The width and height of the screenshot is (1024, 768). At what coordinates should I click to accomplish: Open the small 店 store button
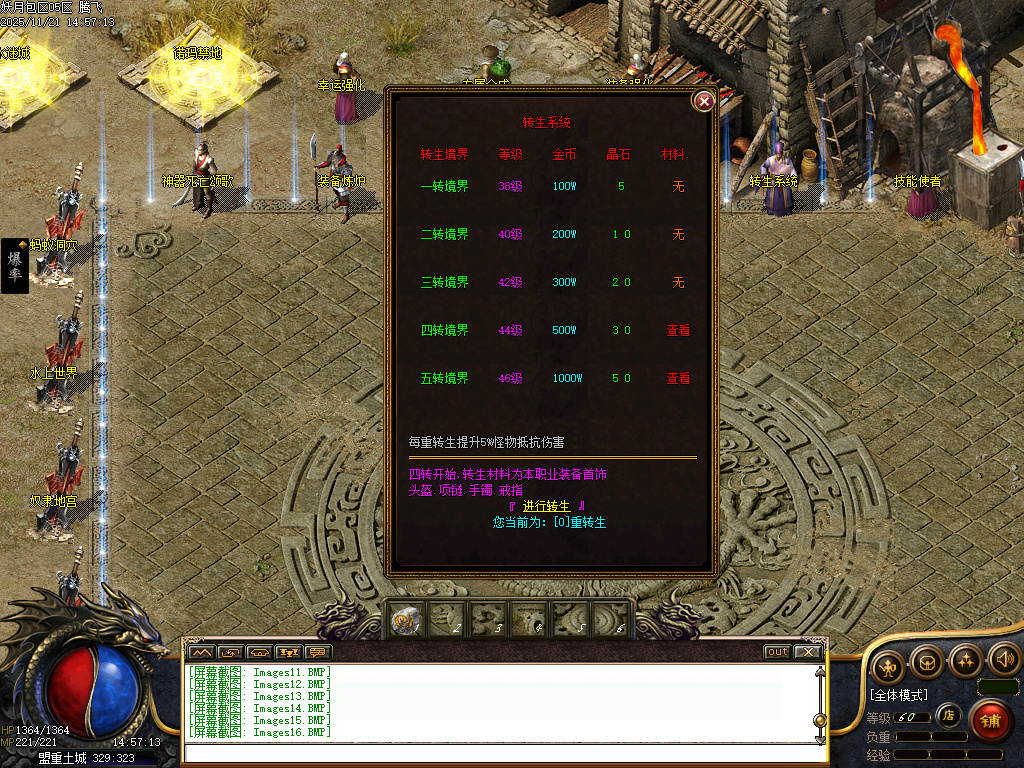[948, 715]
